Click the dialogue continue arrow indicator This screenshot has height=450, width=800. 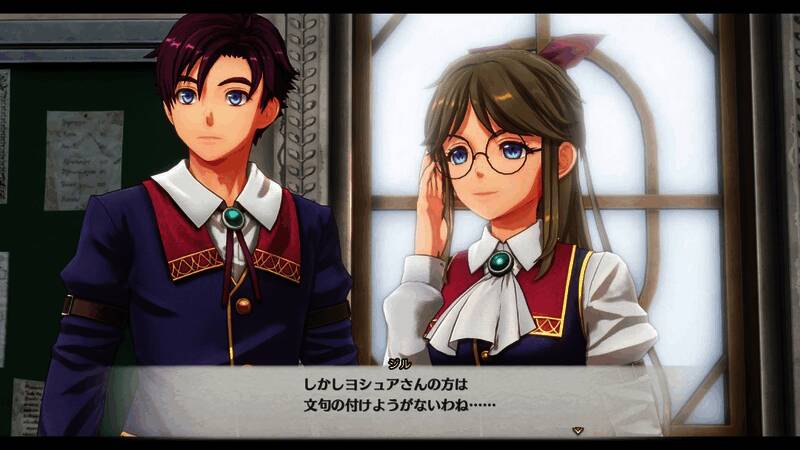577,430
